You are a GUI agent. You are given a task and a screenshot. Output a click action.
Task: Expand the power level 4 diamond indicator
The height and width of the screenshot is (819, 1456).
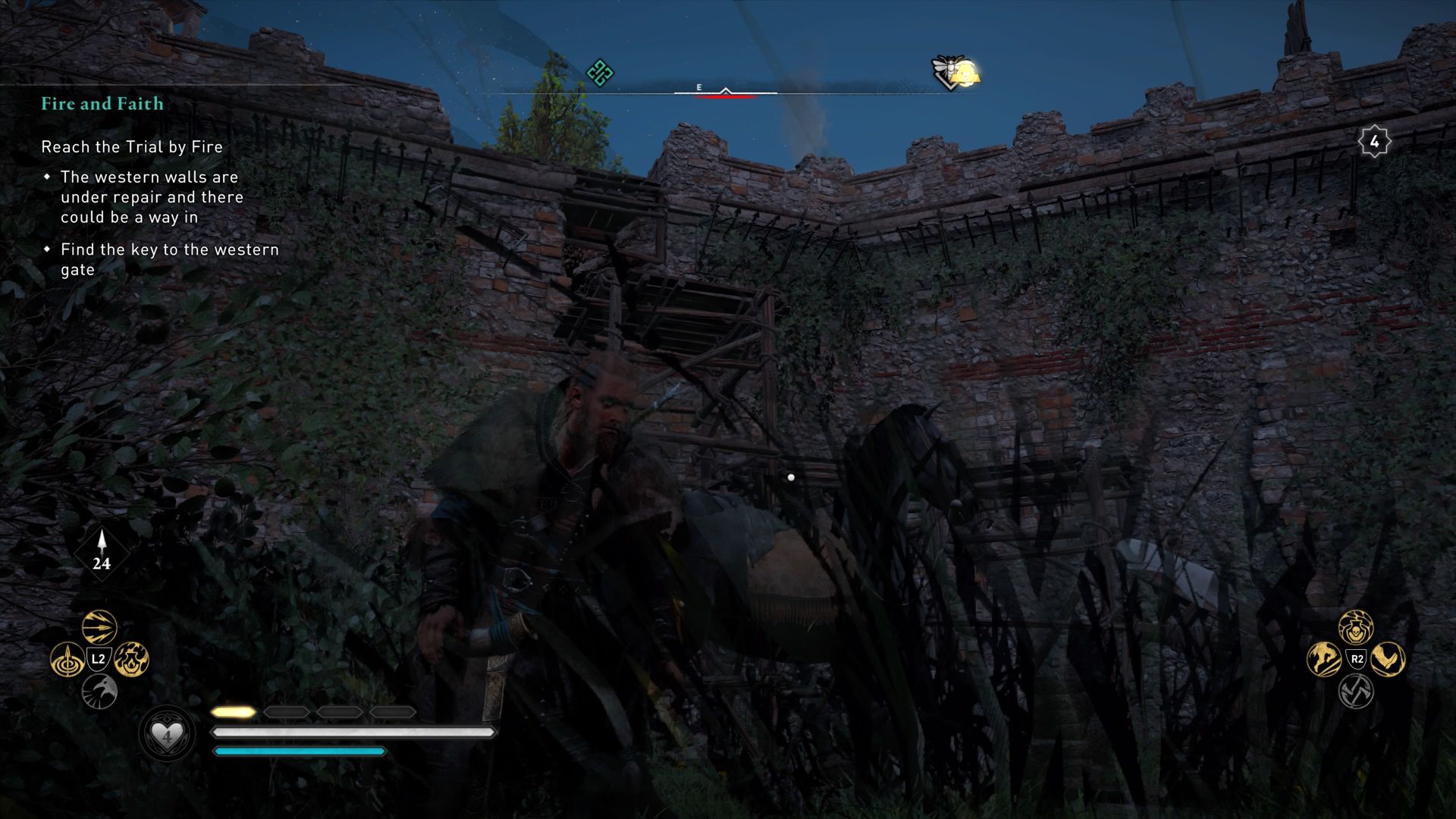[1375, 140]
